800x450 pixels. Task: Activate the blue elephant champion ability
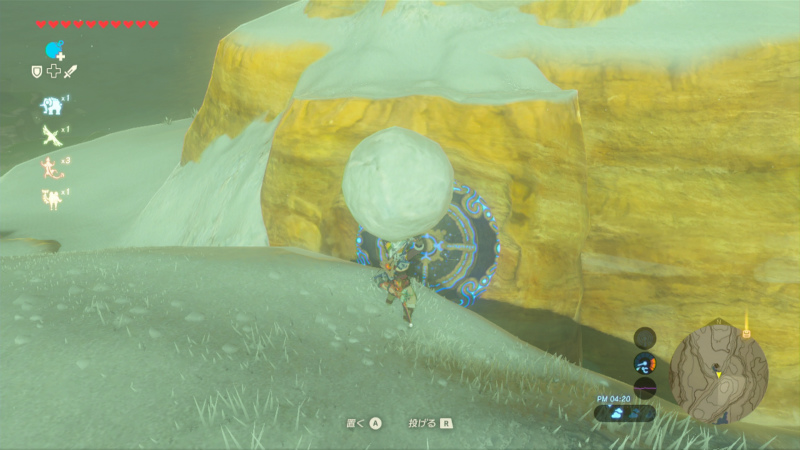[50, 105]
